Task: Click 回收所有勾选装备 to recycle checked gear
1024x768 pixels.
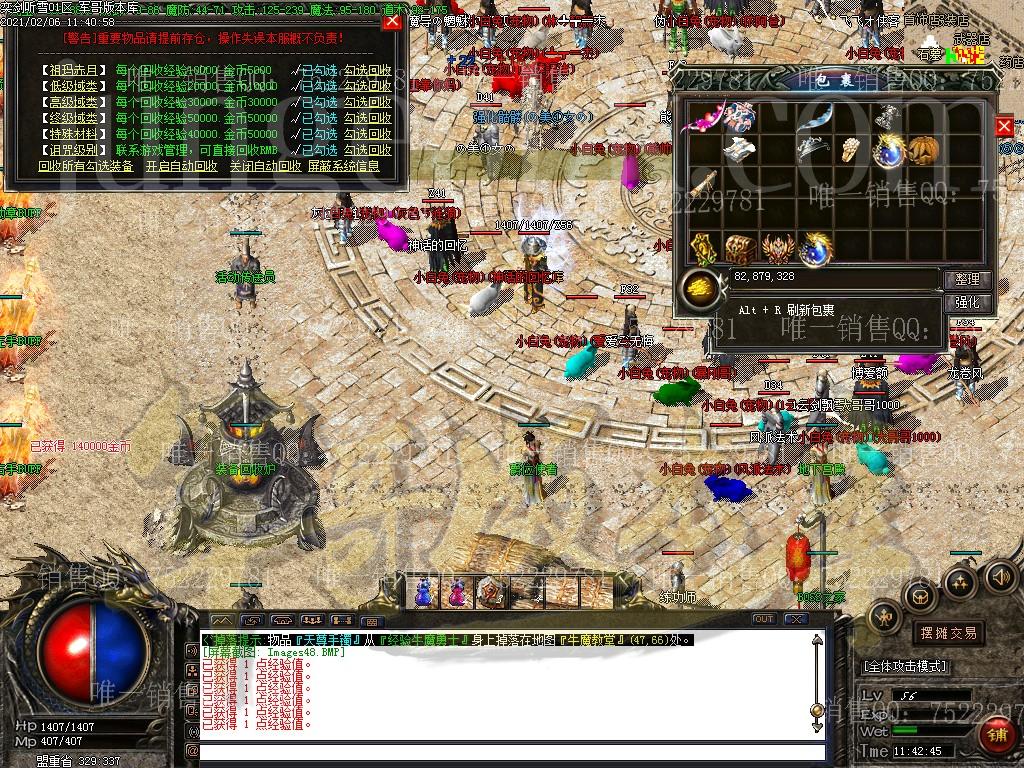Action: coord(86,166)
